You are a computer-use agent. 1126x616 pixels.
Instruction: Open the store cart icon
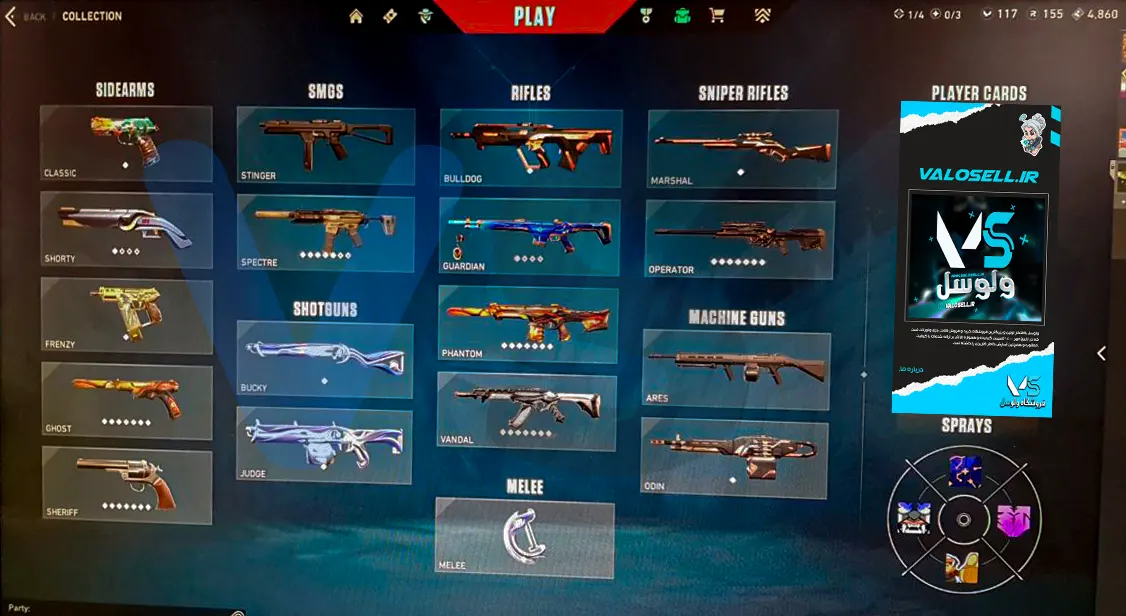[716, 16]
